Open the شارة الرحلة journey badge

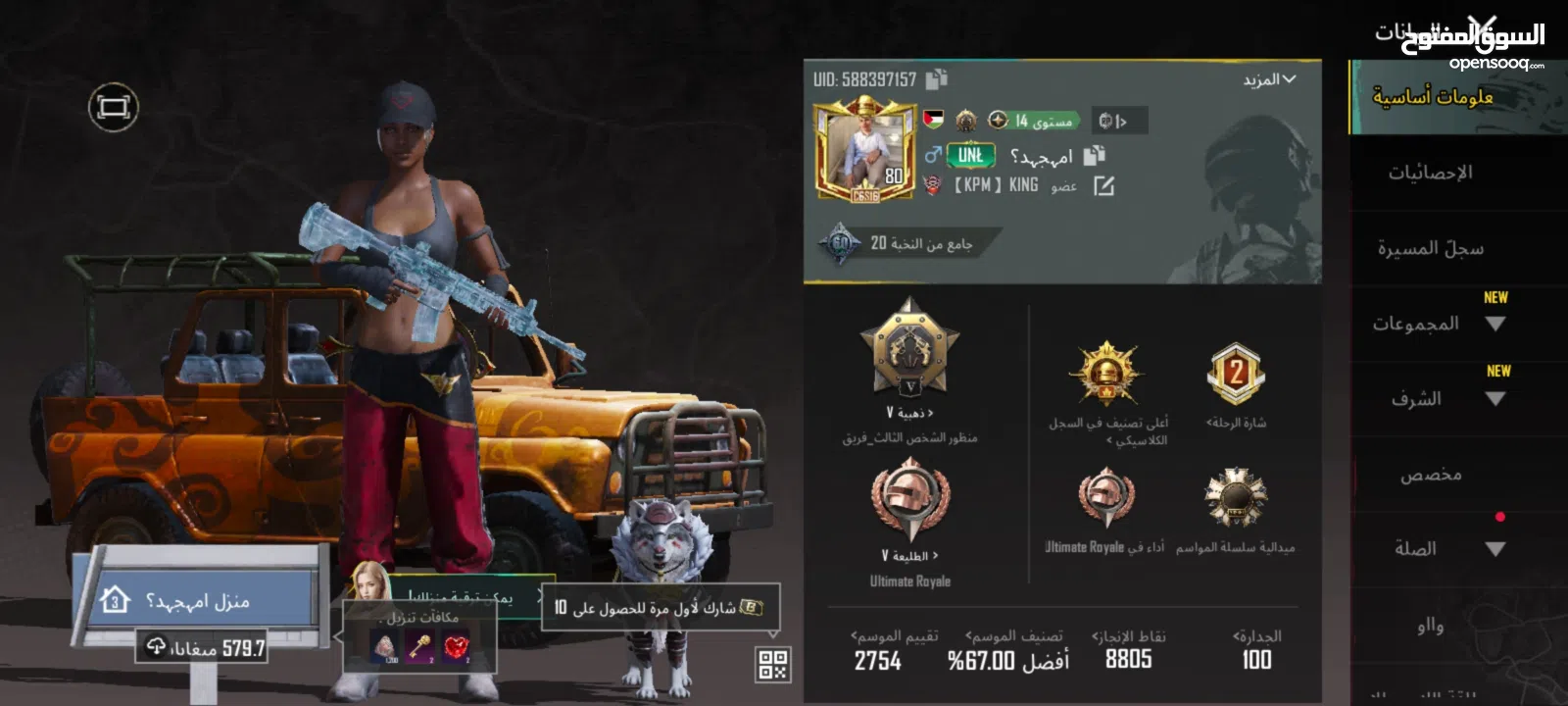click(1235, 375)
